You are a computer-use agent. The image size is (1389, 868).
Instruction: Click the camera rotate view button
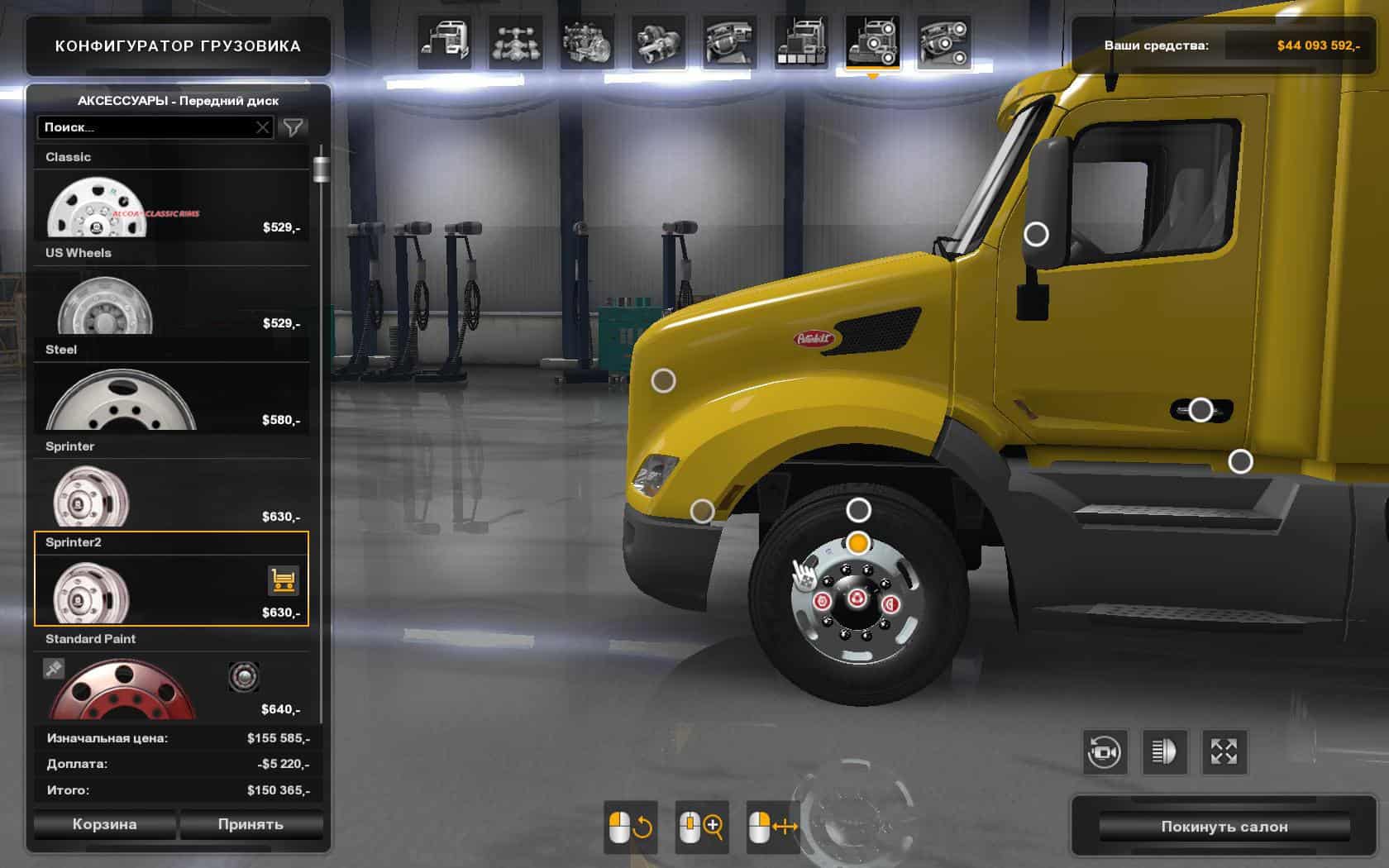tap(1105, 751)
